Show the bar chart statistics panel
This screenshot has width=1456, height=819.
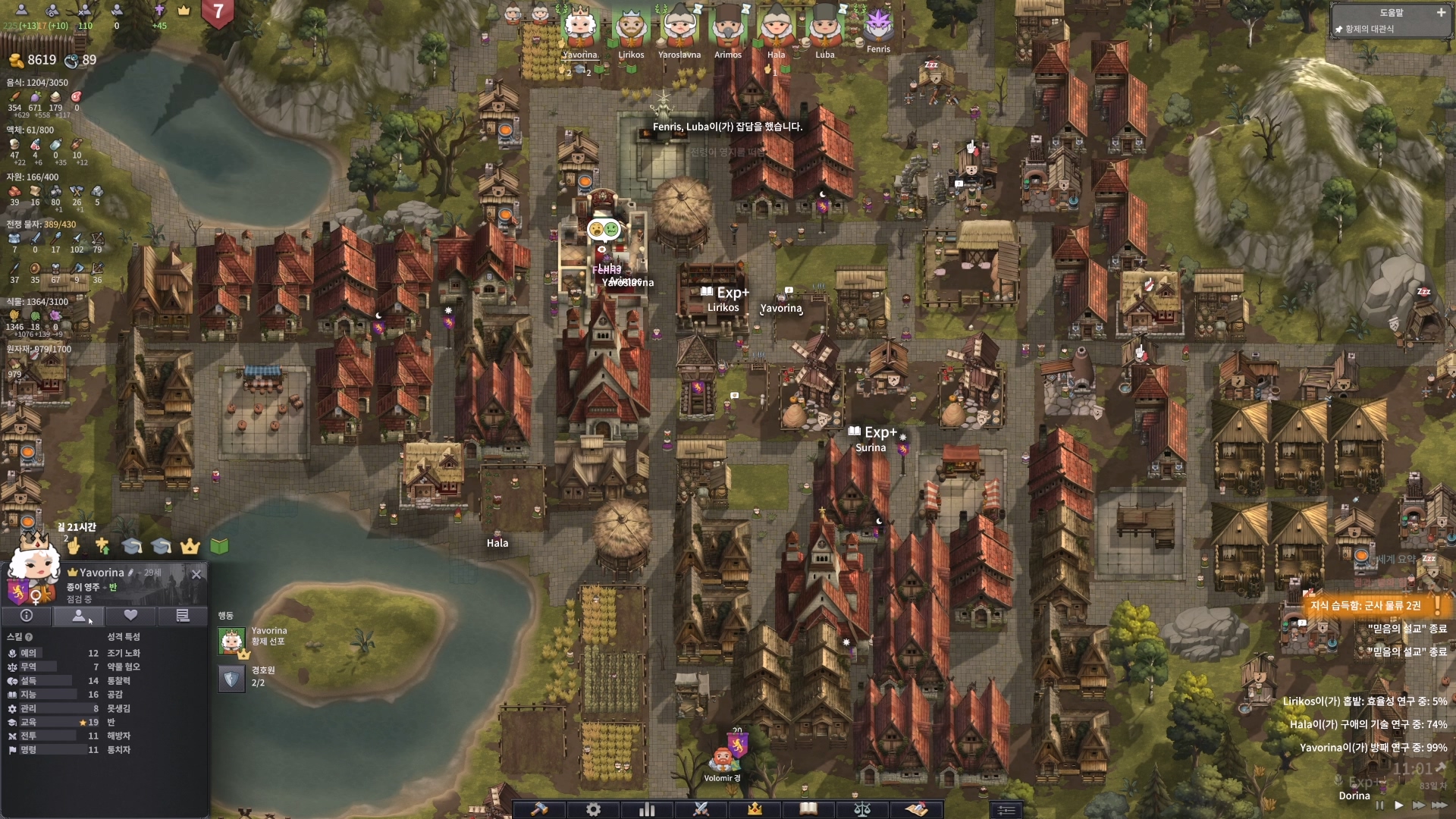tap(647, 809)
